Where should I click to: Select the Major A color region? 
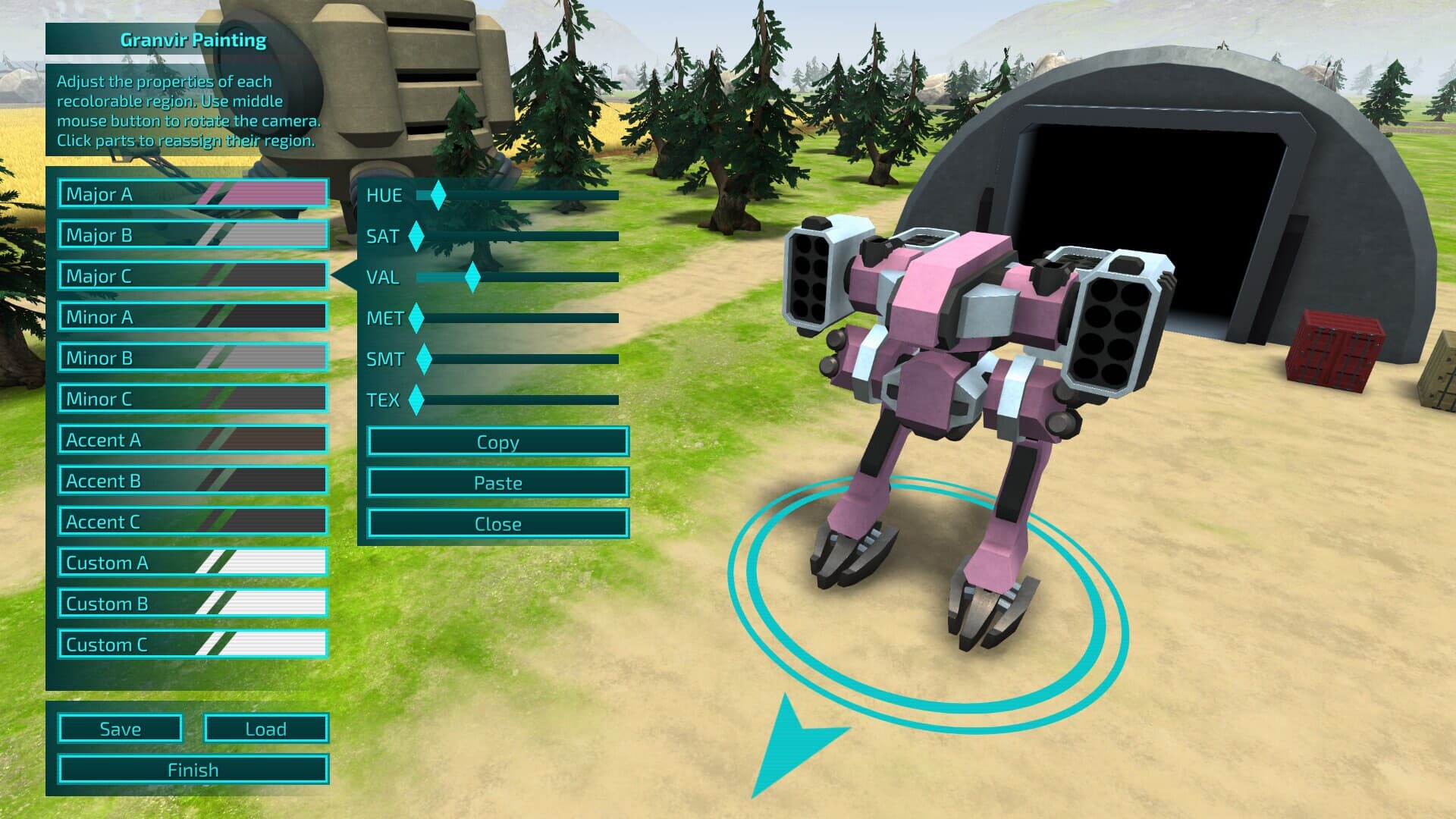(193, 194)
